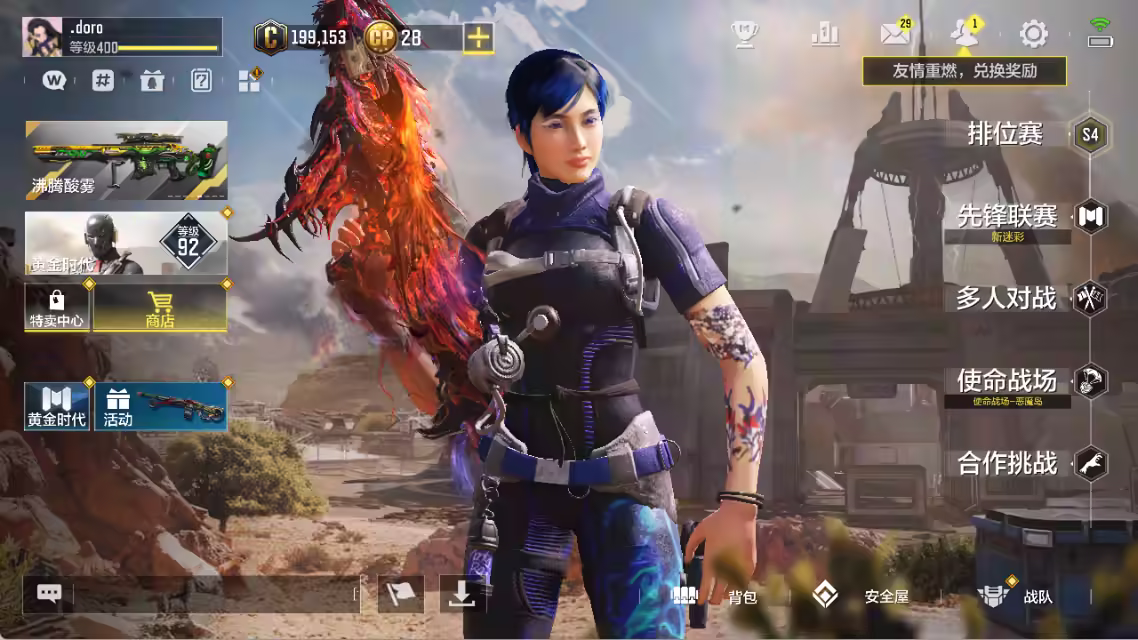The height and width of the screenshot is (640, 1138).
Task: Choose 多人对战 multiplayer mode
Action: (1006, 298)
